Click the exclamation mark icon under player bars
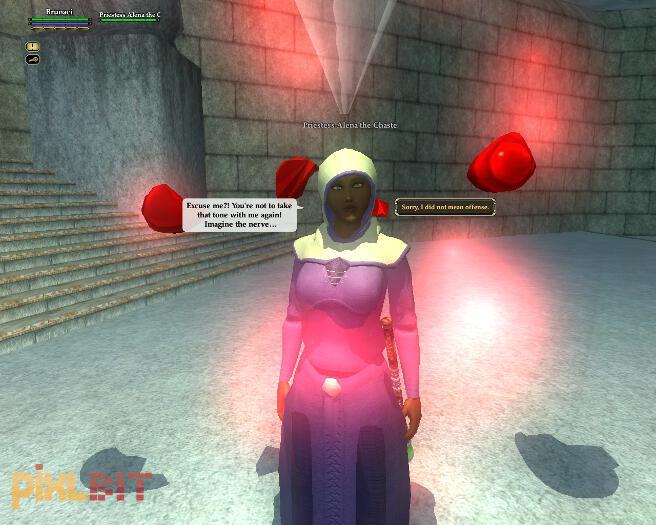Screen dimensions: 656x525 click(x=33, y=46)
